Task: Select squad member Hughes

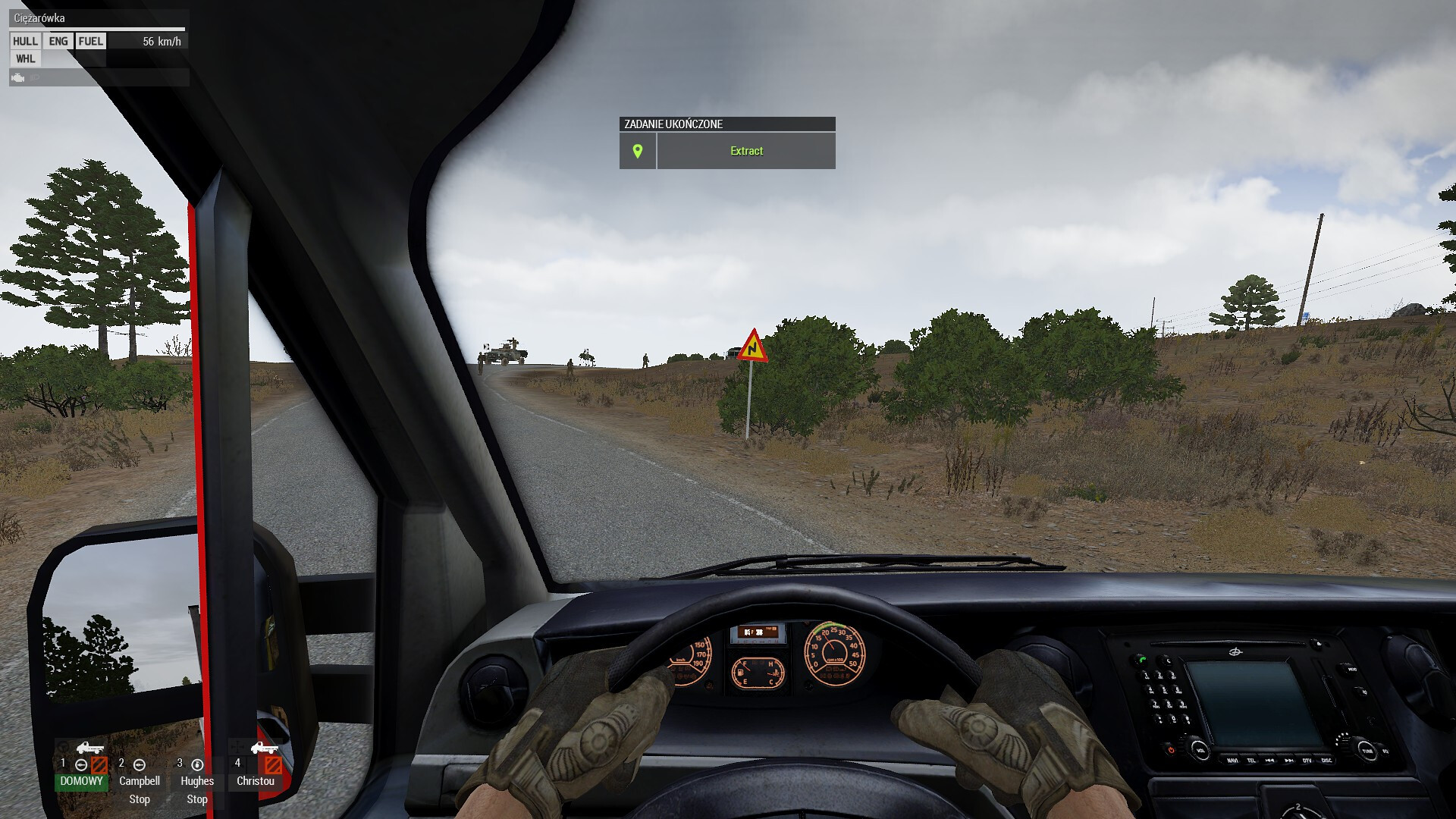Action: point(197,780)
